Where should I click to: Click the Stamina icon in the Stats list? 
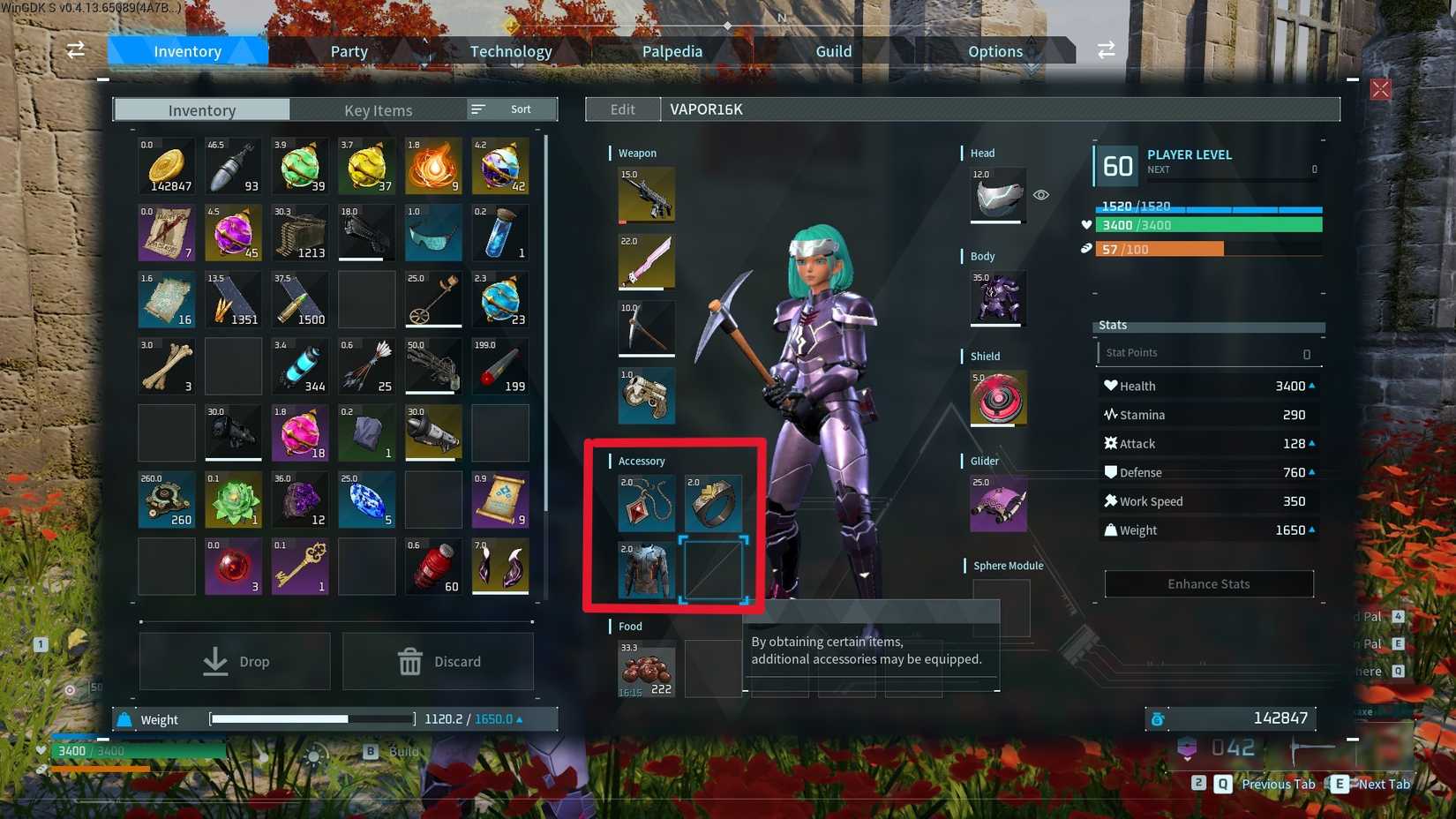1110,414
